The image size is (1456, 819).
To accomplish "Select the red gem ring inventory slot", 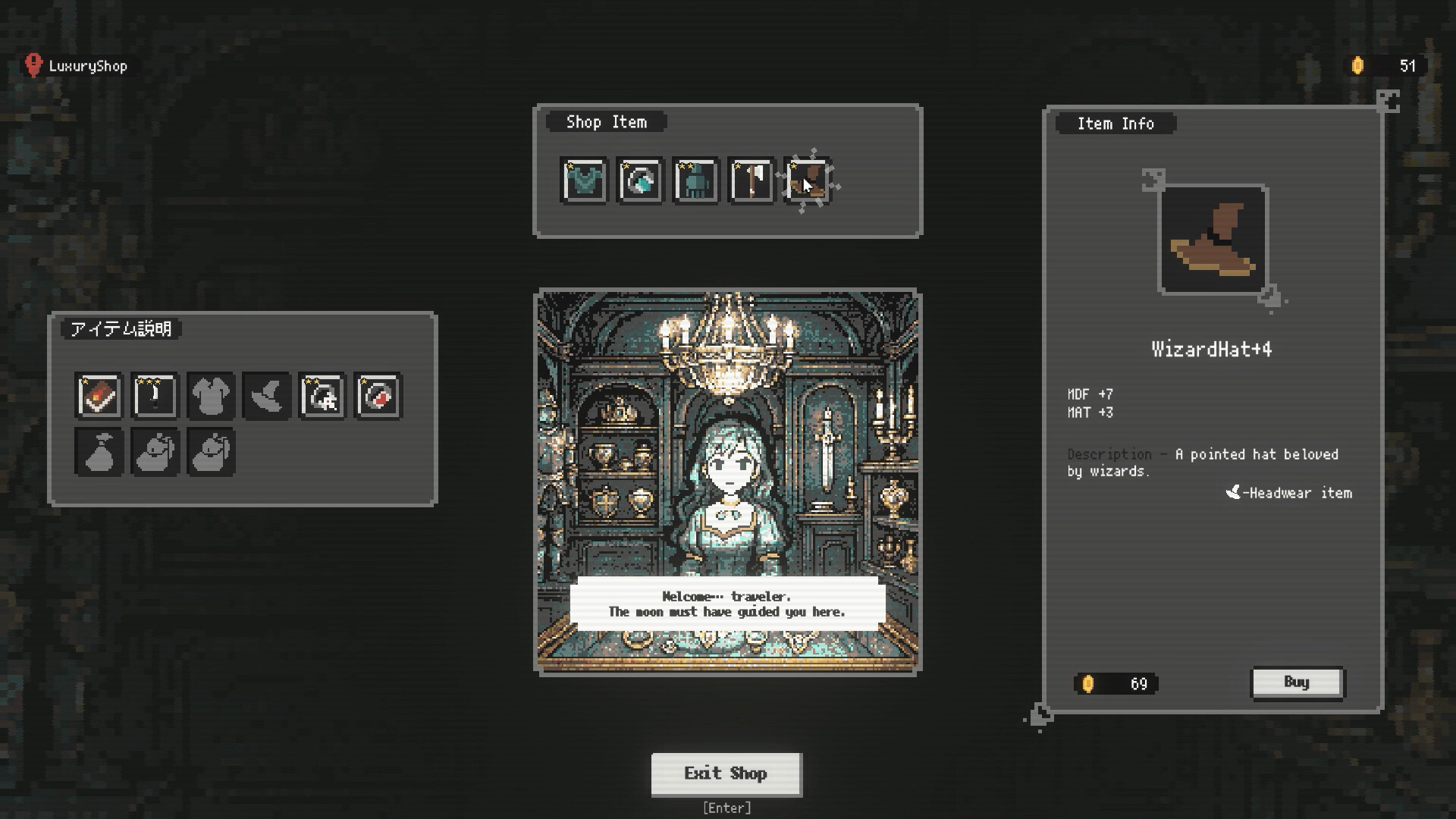I will 378,396.
